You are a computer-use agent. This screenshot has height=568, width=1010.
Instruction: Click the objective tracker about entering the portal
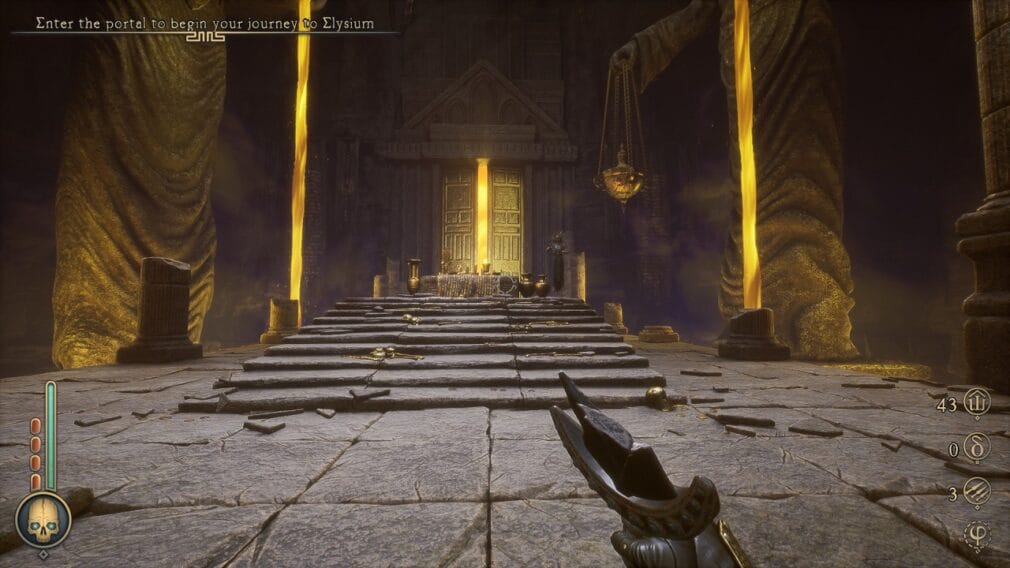click(205, 23)
